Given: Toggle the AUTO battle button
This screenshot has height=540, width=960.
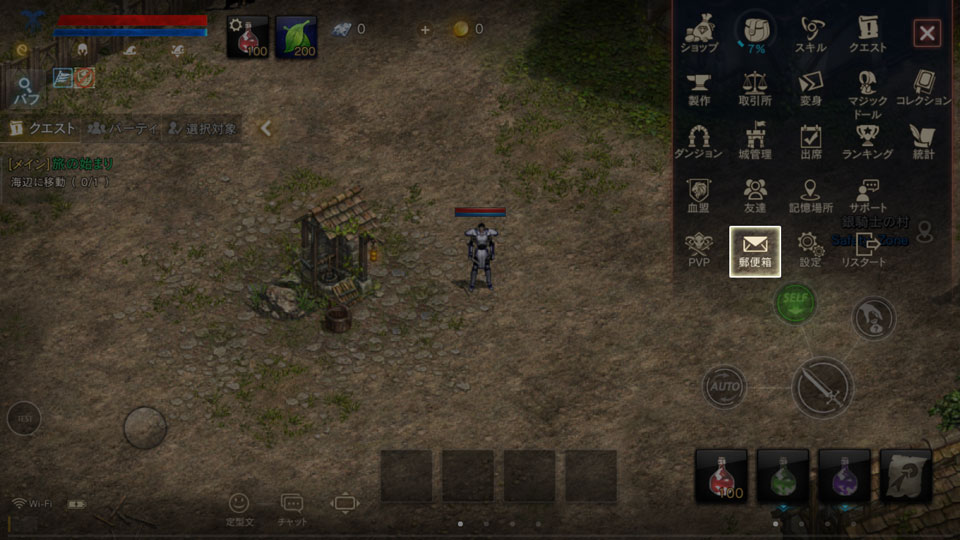Looking at the screenshot, I should point(723,386).
